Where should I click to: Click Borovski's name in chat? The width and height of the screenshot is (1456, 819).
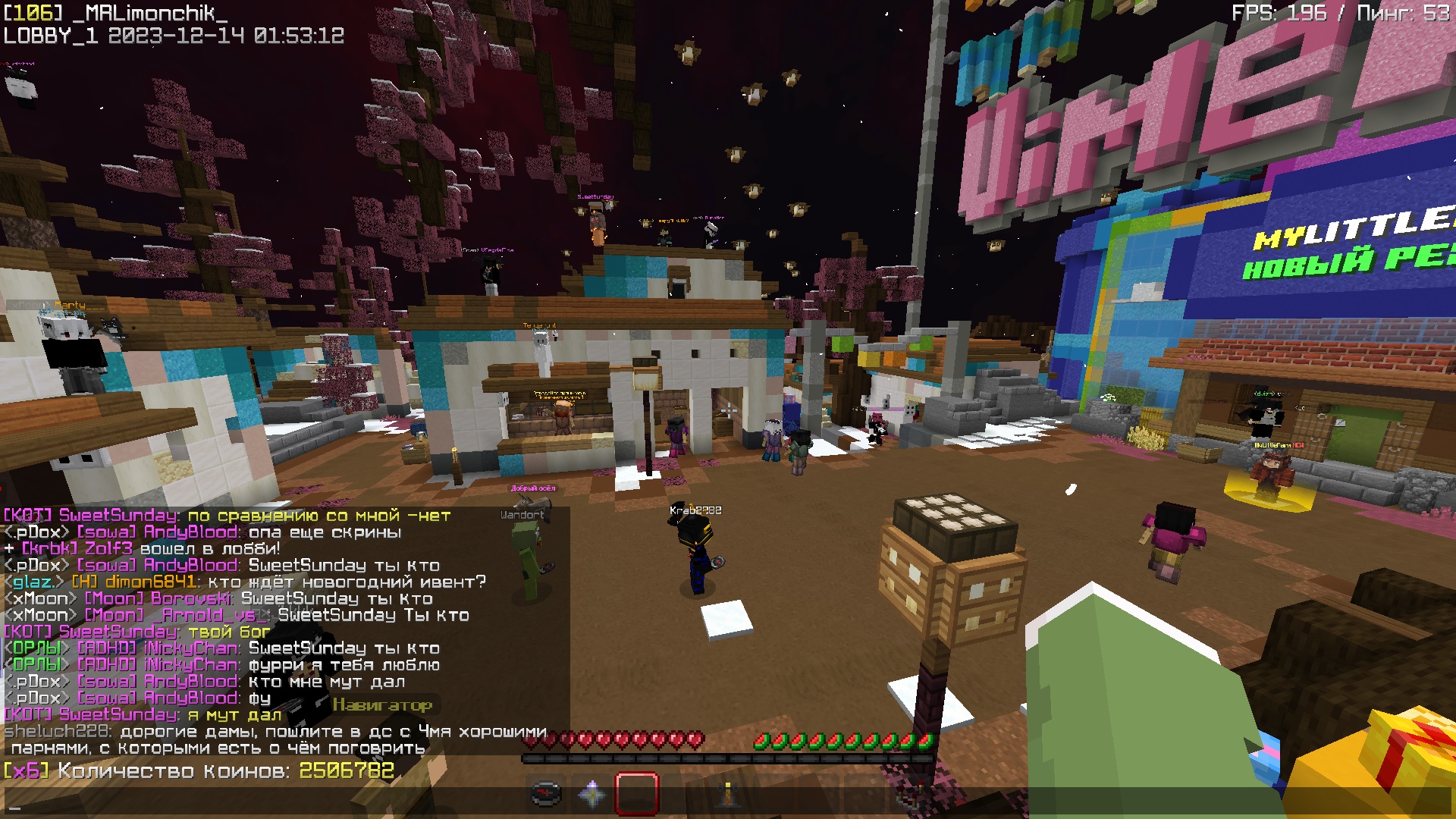click(x=191, y=599)
